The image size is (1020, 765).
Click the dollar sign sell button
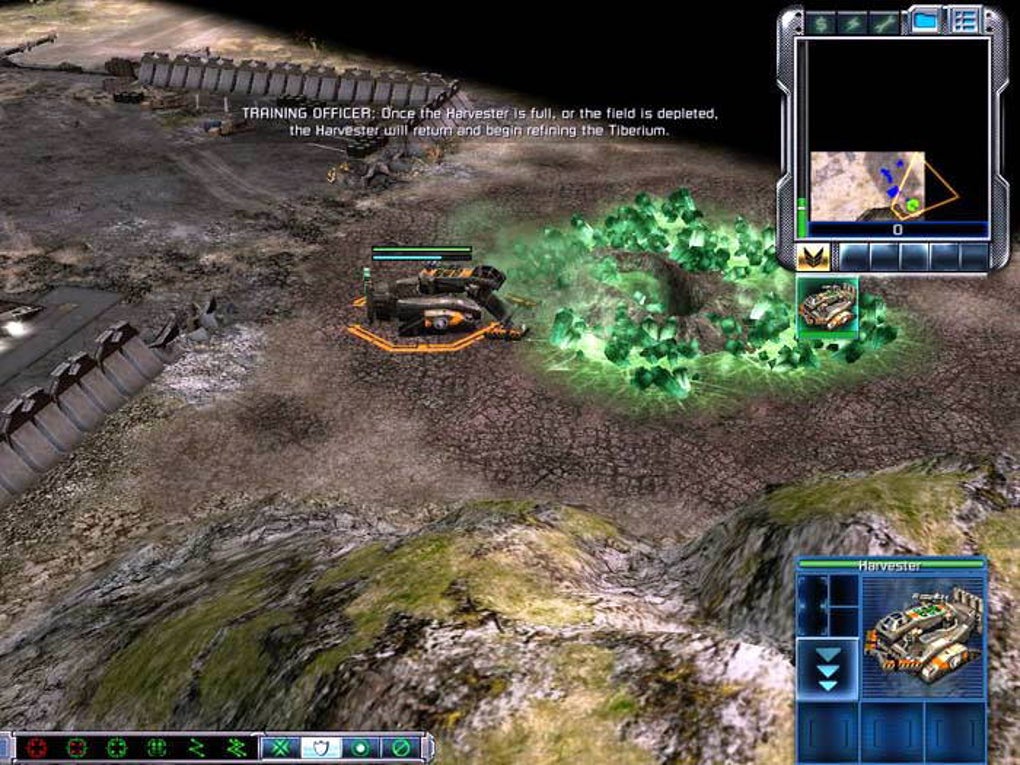click(x=821, y=21)
